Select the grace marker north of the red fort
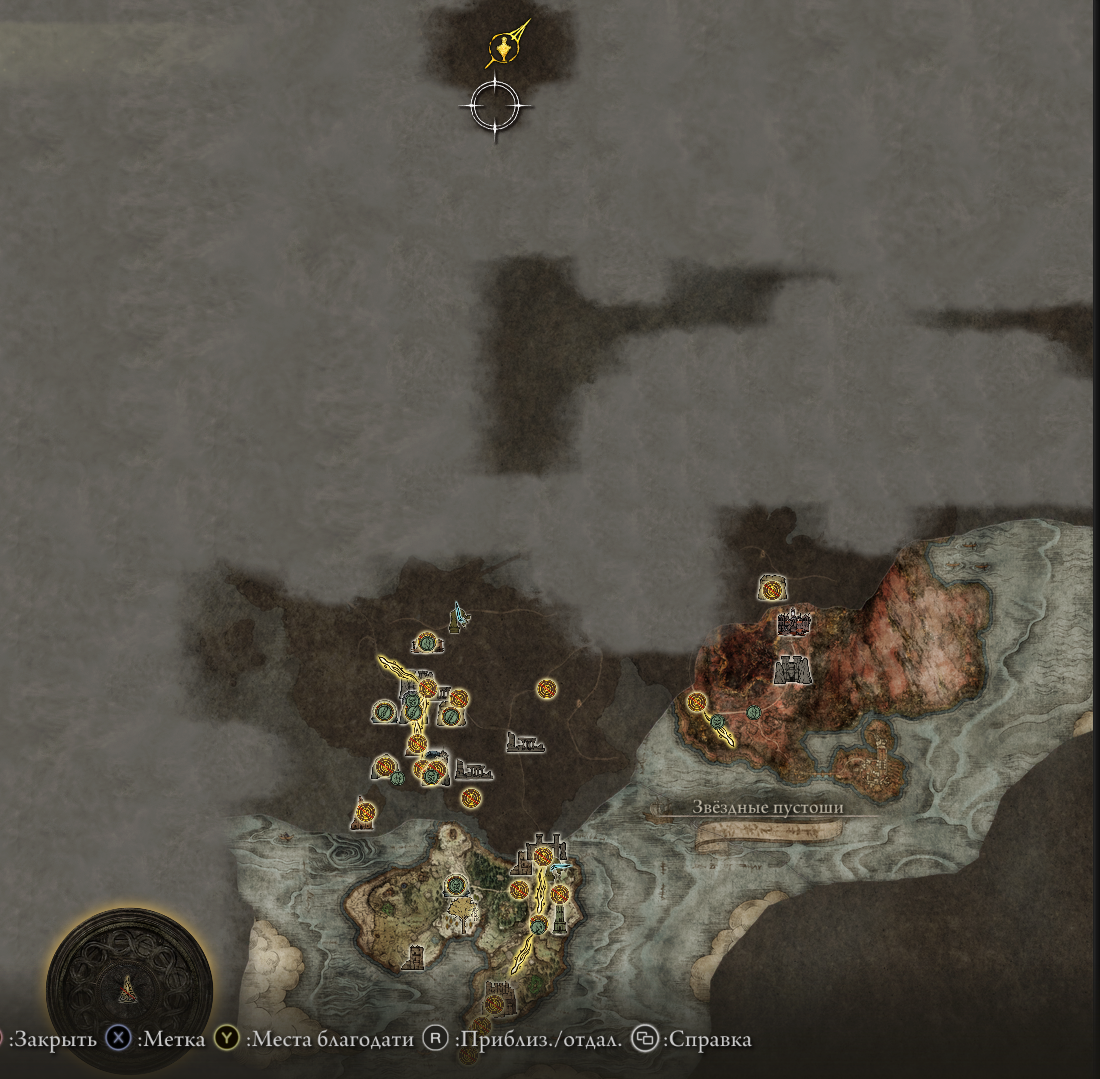This screenshot has width=1100, height=1079. tap(771, 589)
